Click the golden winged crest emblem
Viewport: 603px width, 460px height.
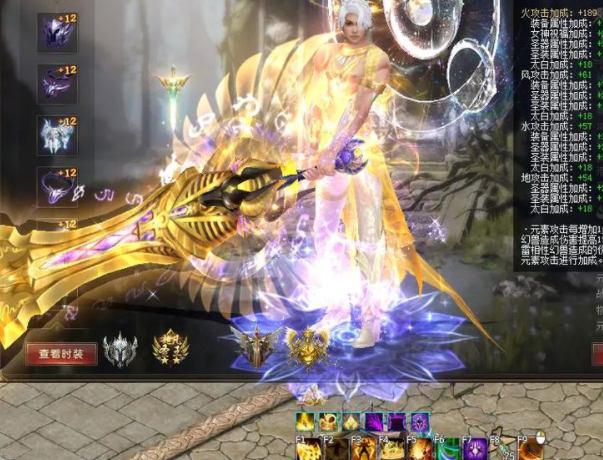click(x=306, y=349)
